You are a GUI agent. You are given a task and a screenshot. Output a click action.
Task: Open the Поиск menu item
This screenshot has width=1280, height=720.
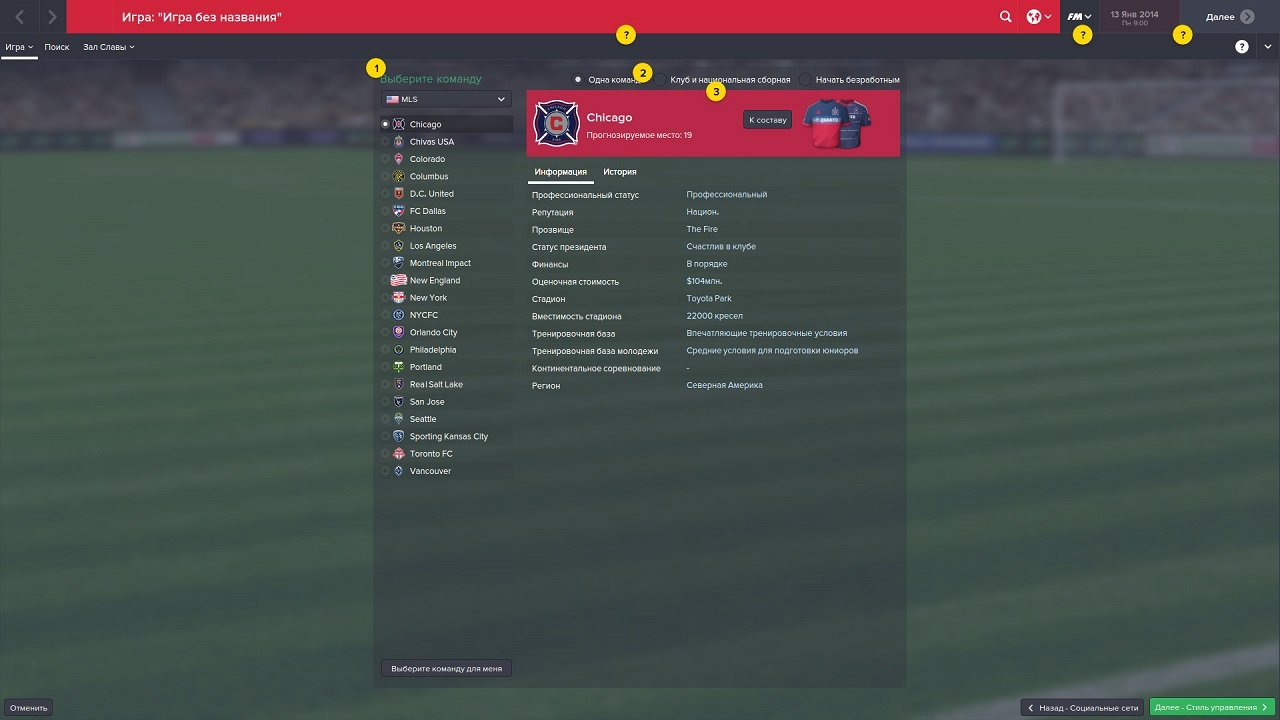point(56,46)
